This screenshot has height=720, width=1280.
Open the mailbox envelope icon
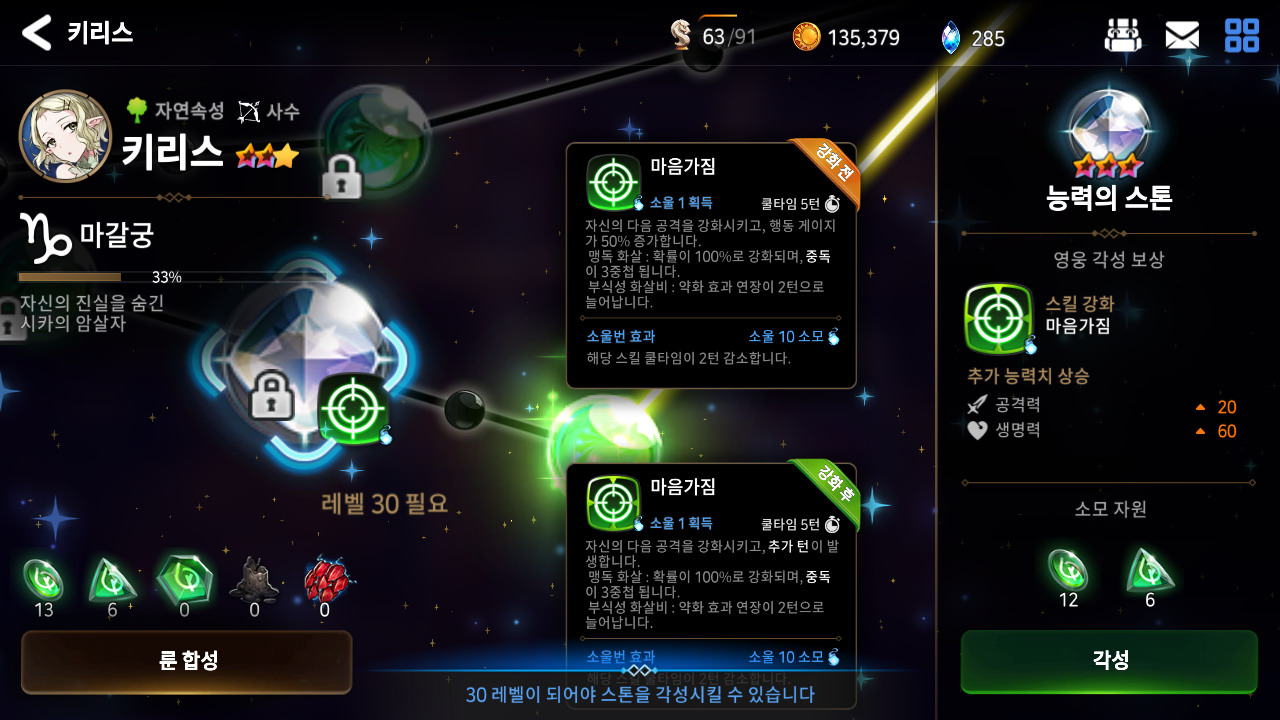1181,36
